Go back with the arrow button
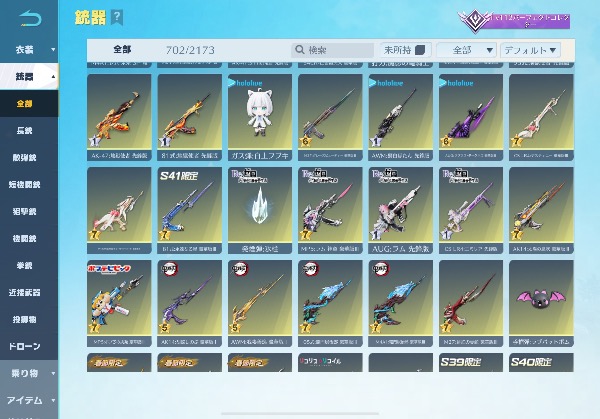This screenshot has height=419, width=600. click(x=30, y=18)
